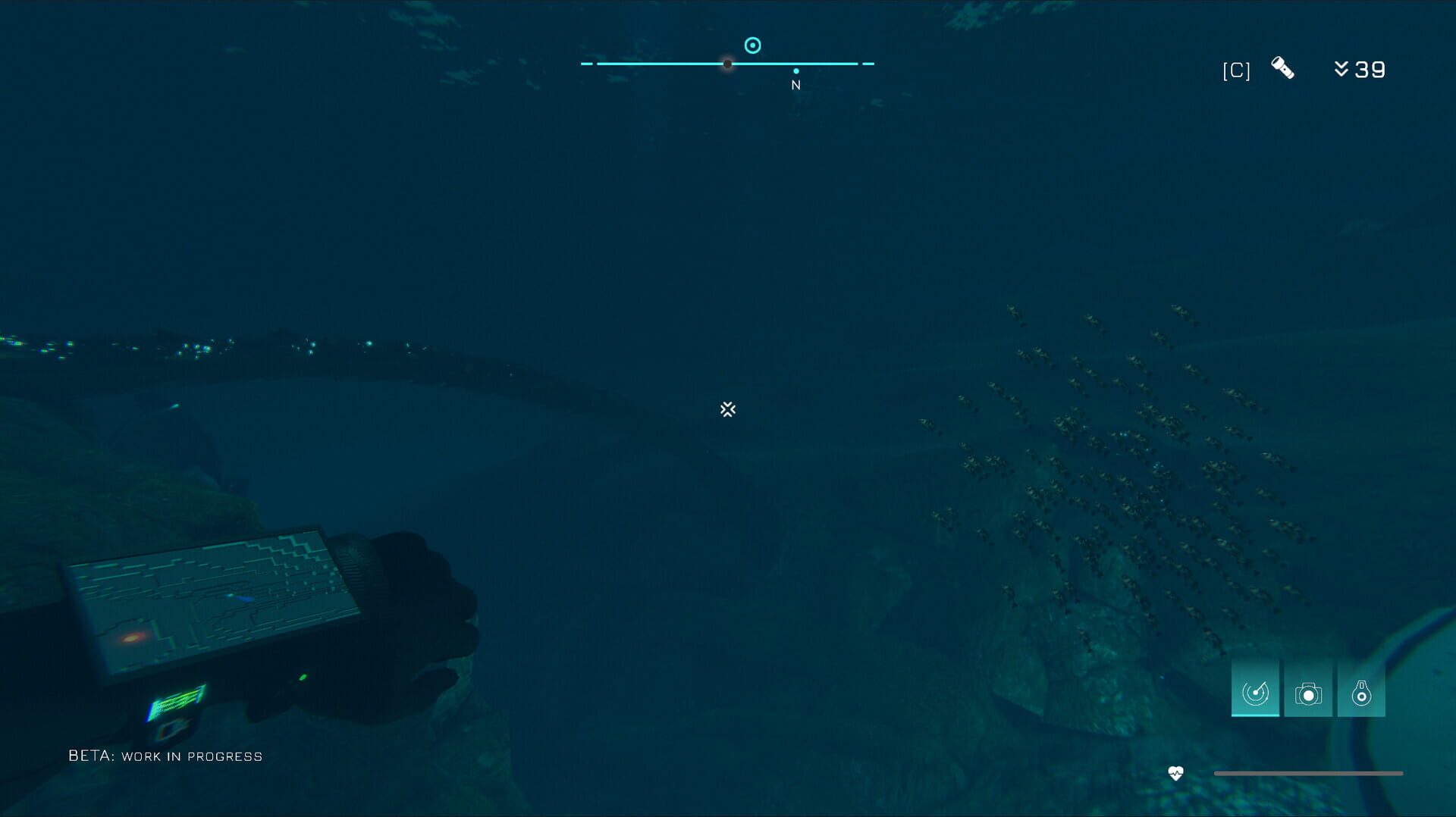Click the glowing screen of the handheld dive computer
Viewport: 1456px width, 817px height.
pyautogui.click(x=212, y=591)
